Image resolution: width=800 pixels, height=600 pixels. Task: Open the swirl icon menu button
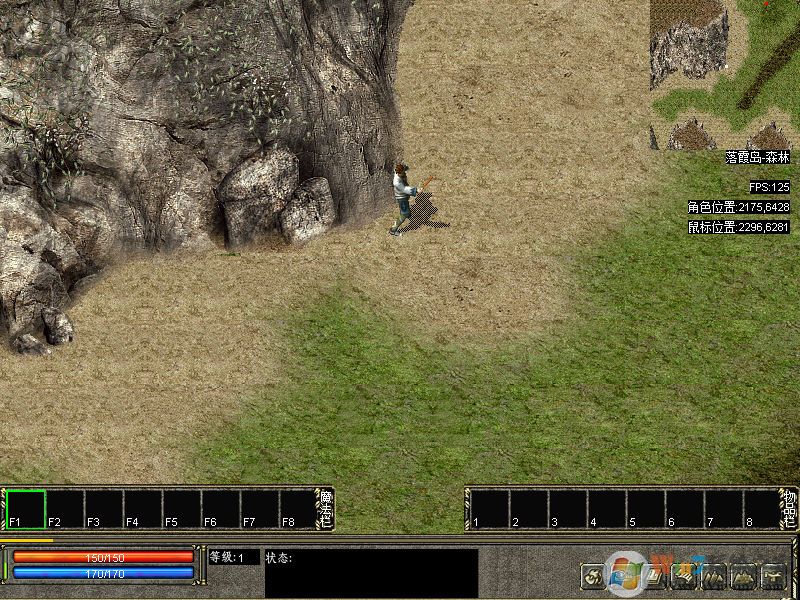pos(593,576)
